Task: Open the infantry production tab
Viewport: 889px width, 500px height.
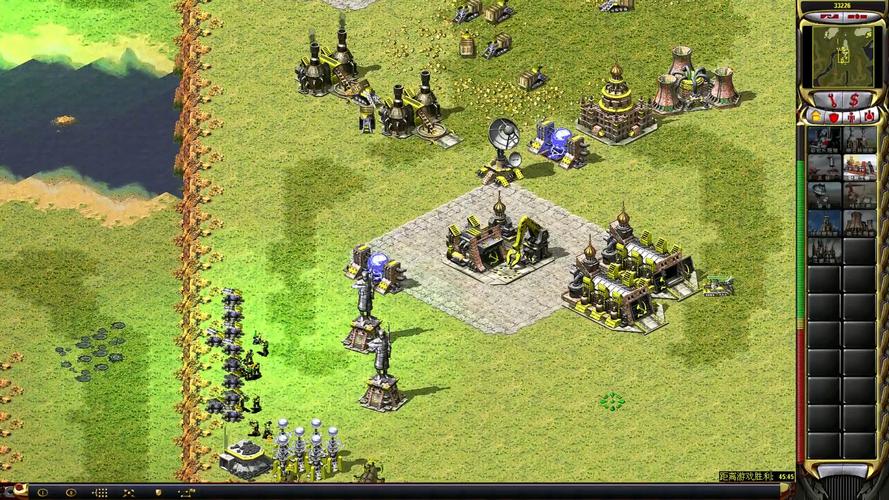Action: tap(851, 118)
